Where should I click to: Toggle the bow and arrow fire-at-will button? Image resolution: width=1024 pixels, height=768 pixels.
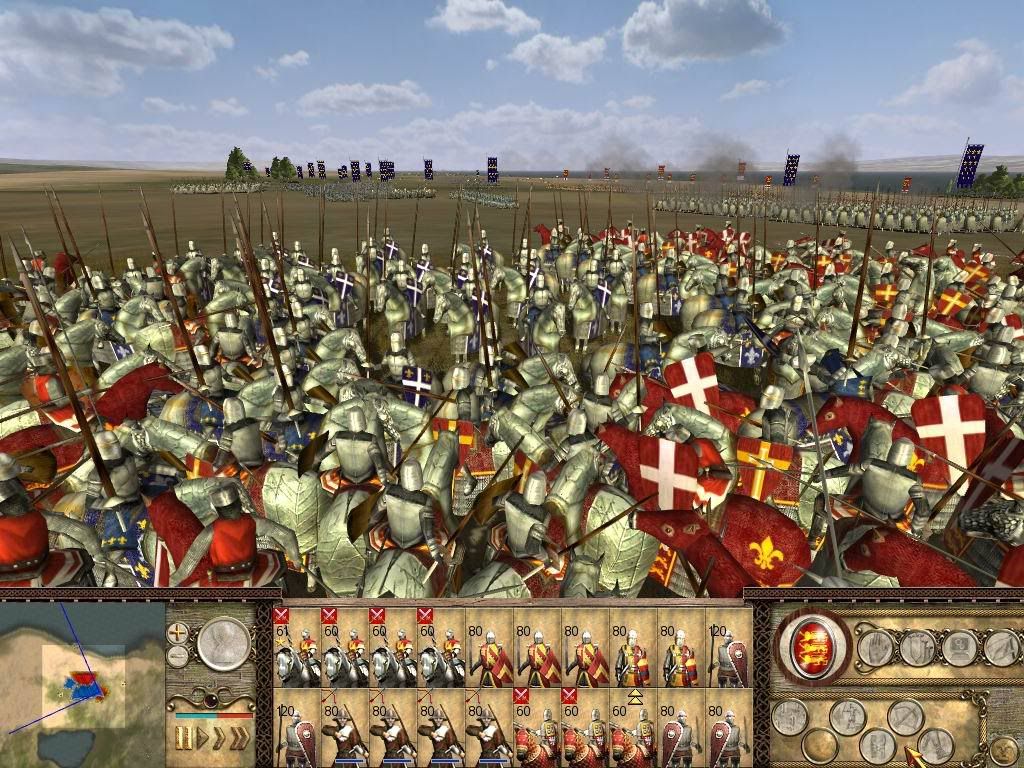tap(906, 716)
